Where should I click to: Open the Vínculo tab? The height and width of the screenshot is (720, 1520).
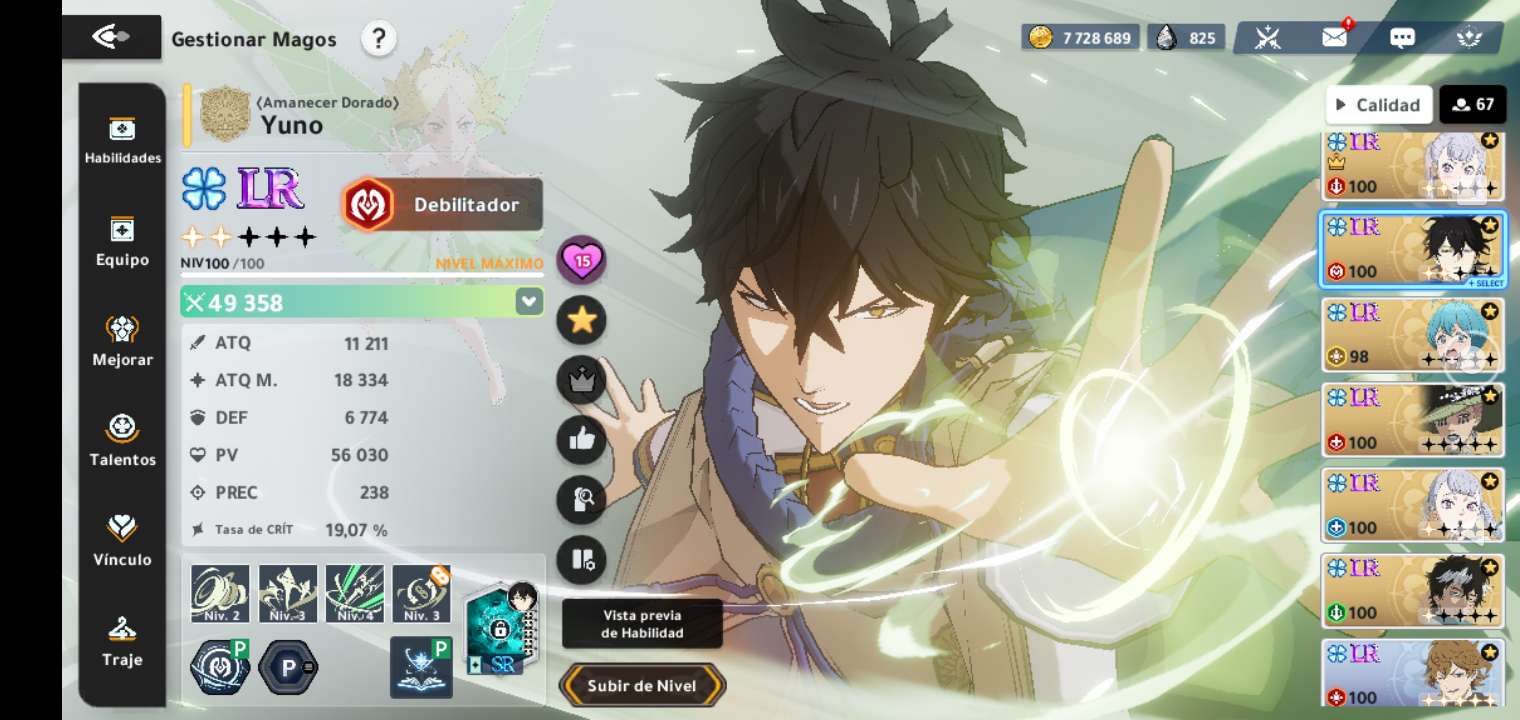pos(122,541)
